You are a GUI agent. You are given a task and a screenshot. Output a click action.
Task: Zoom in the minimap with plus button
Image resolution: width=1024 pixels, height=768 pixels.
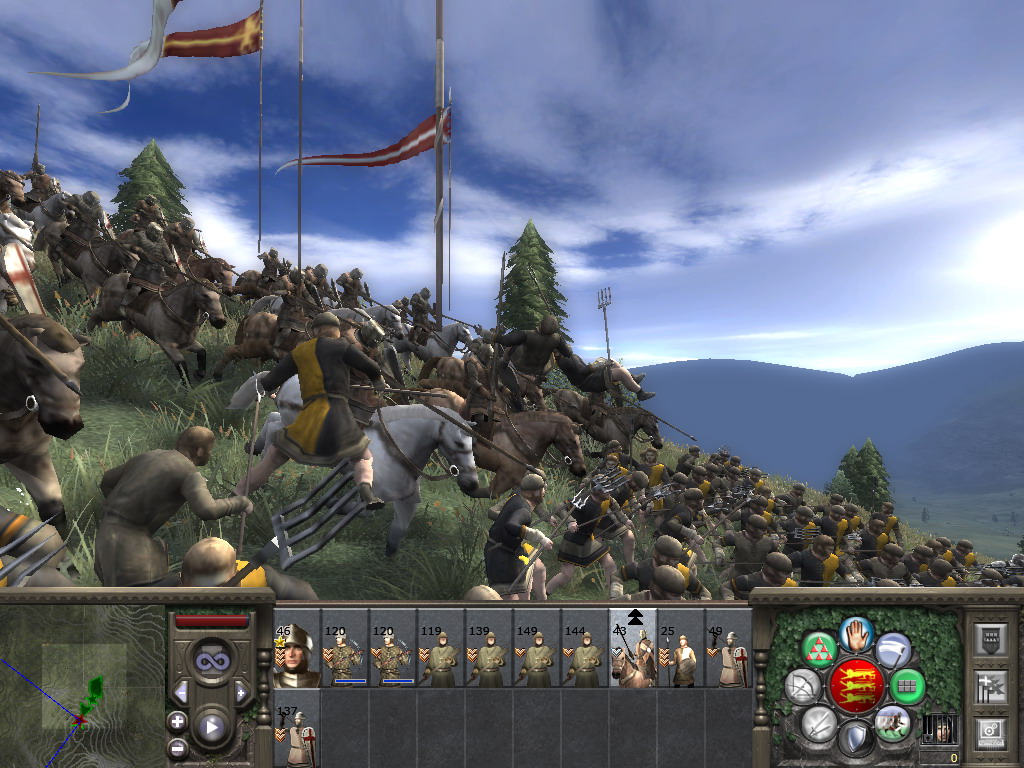178,721
